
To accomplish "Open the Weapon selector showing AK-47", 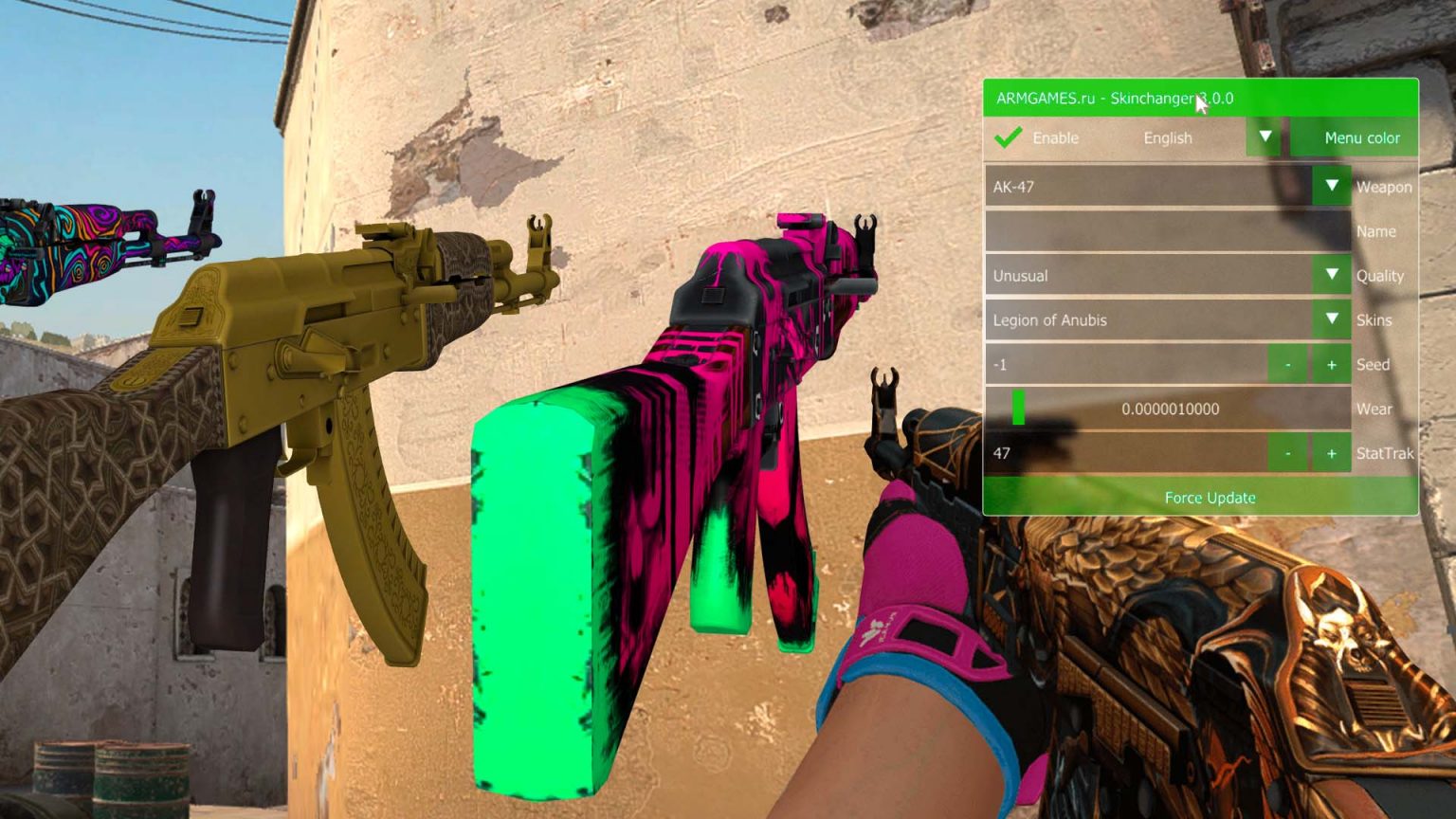I will coord(1137,187).
